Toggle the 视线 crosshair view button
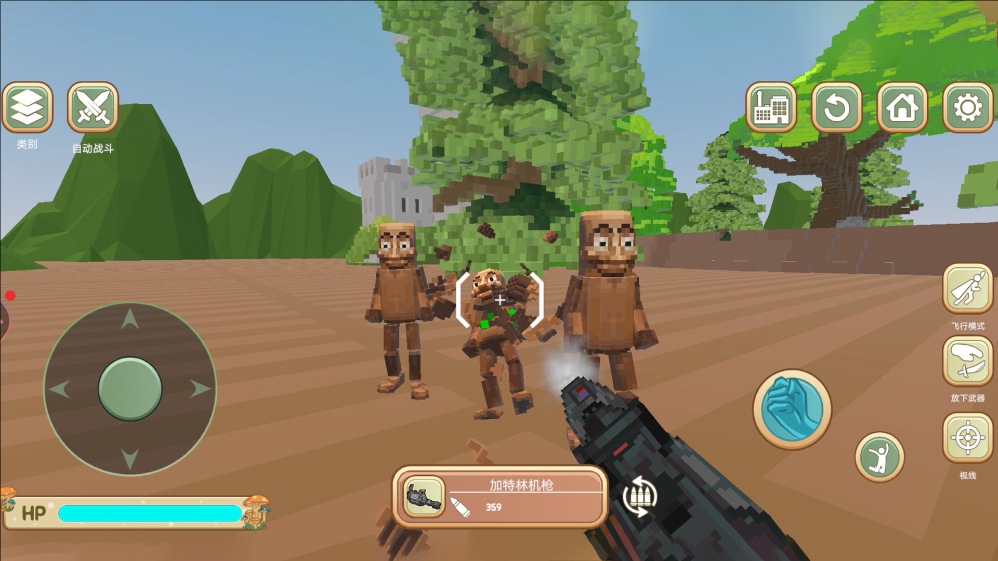This screenshot has height=561, width=998. coord(968,438)
